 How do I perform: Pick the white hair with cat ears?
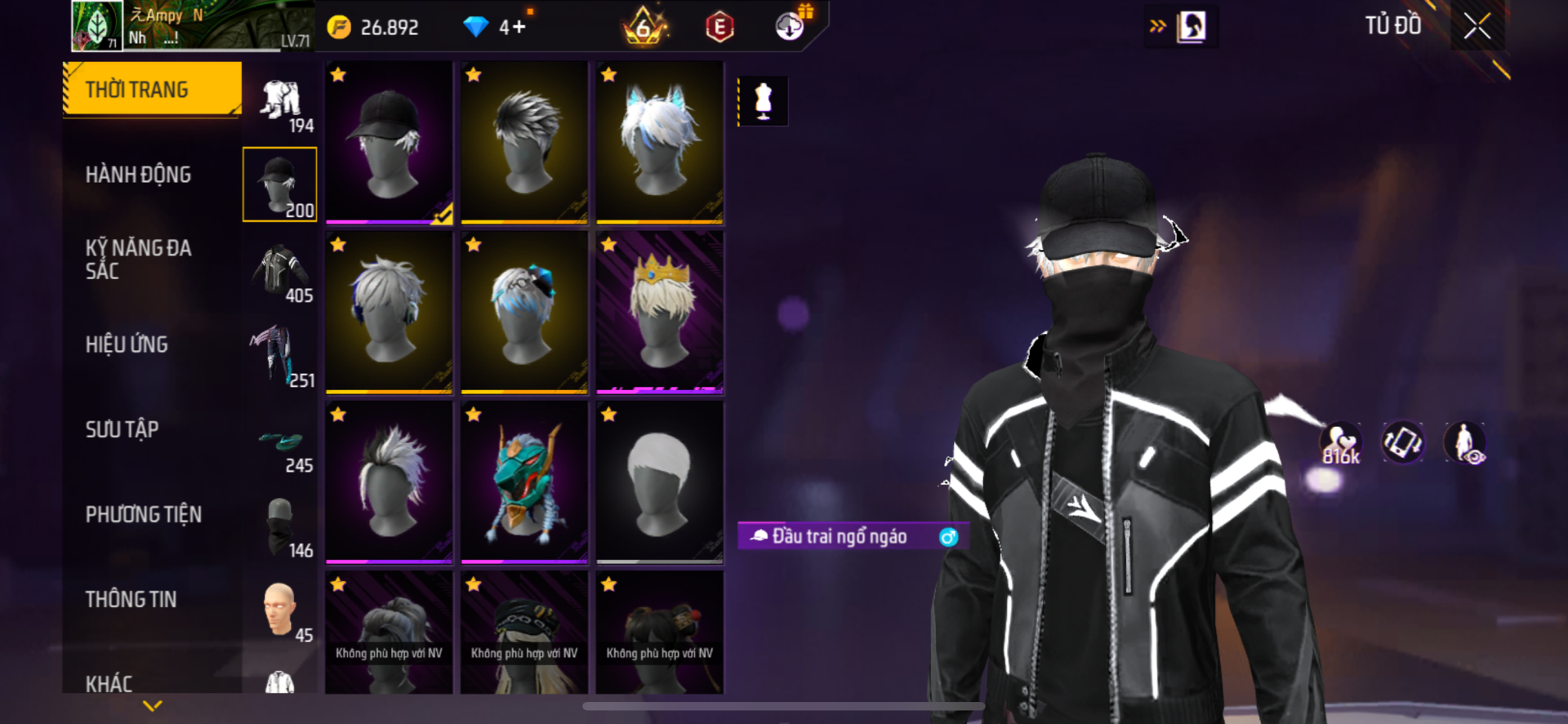pyautogui.click(x=659, y=143)
